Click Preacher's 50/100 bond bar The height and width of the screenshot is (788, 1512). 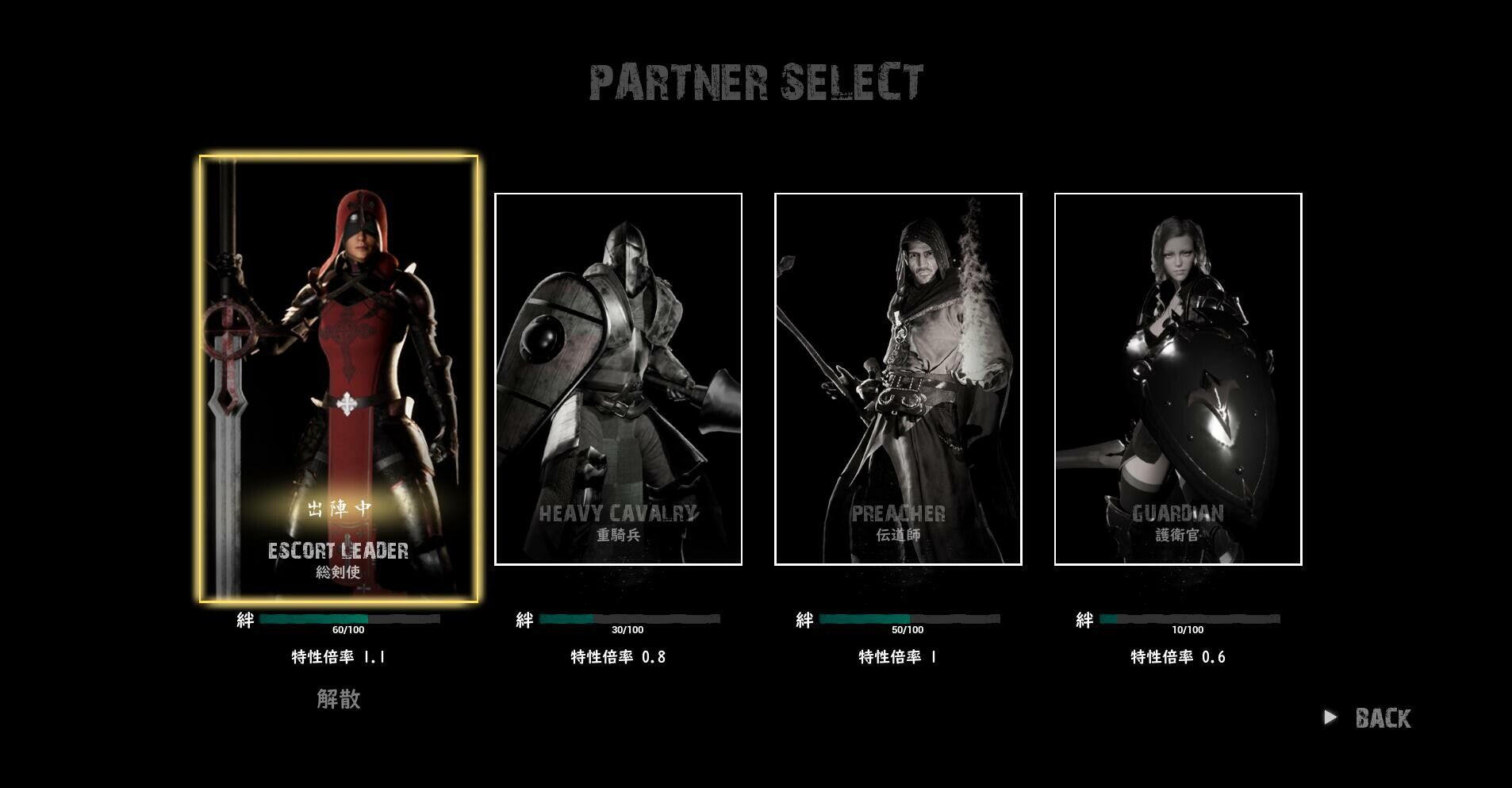point(909,620)
